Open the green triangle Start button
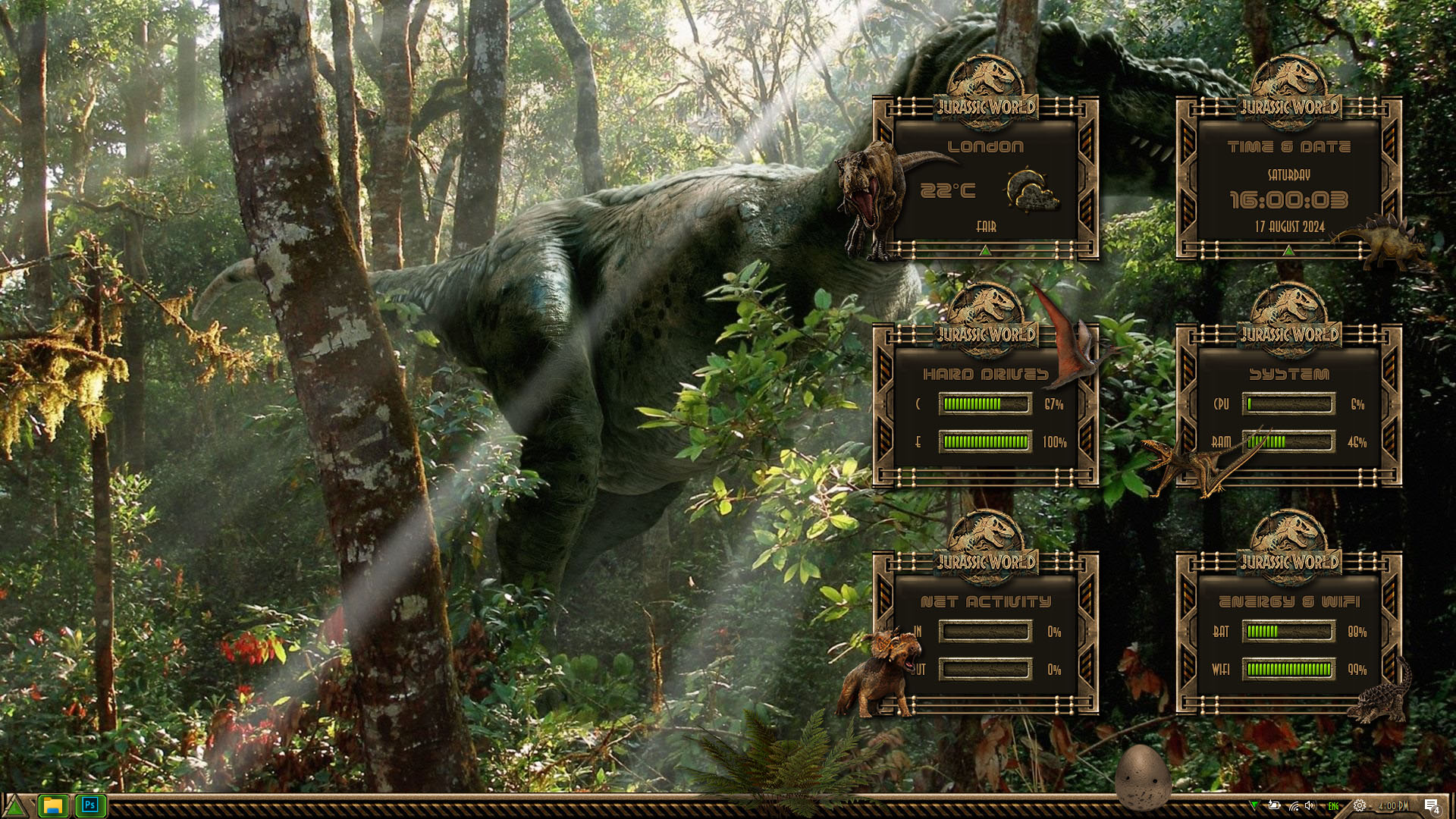This screenshot has width=1456, height=819. [14, 806]
